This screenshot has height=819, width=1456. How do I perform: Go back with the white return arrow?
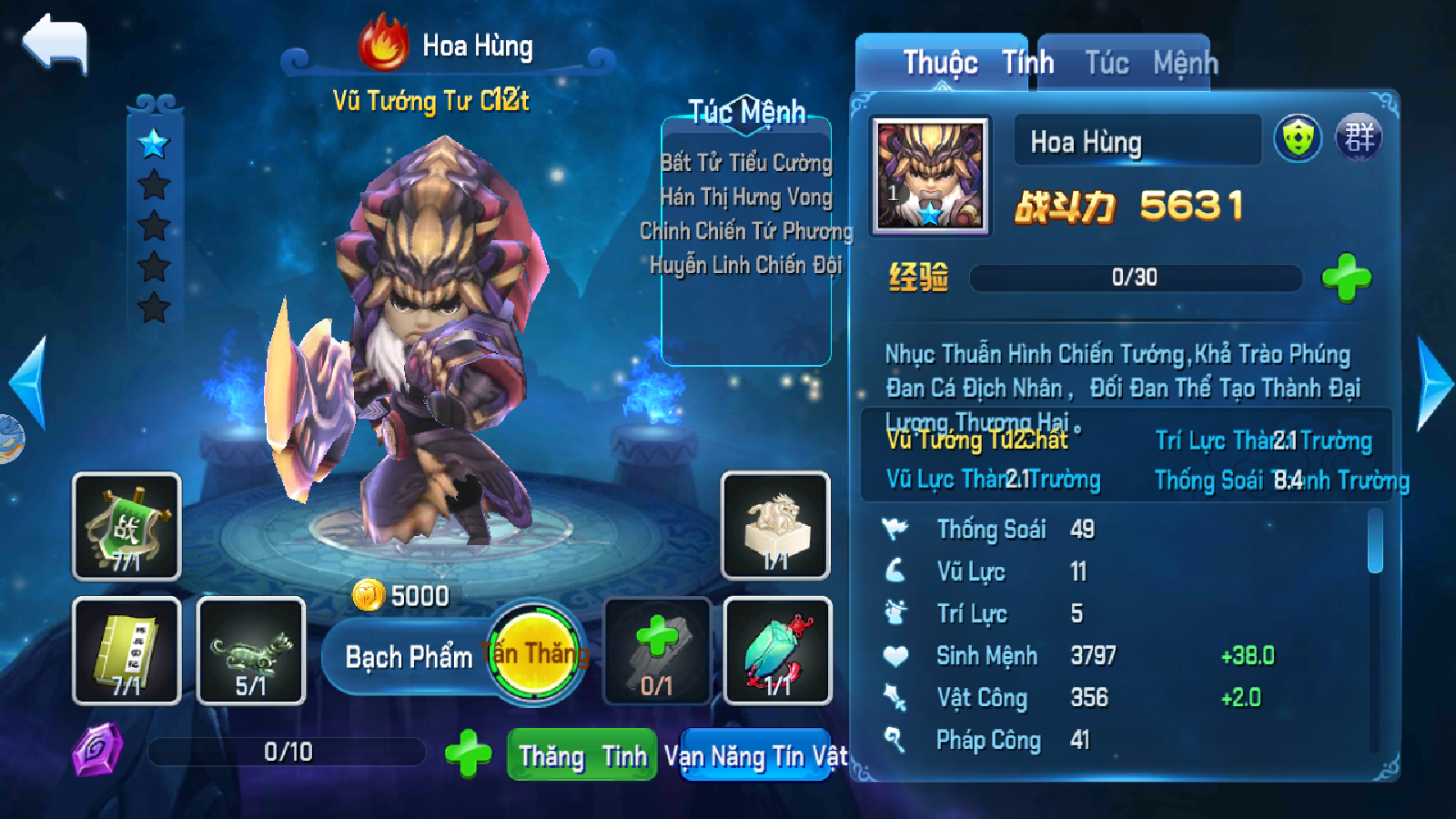click(x=56, y=44)
